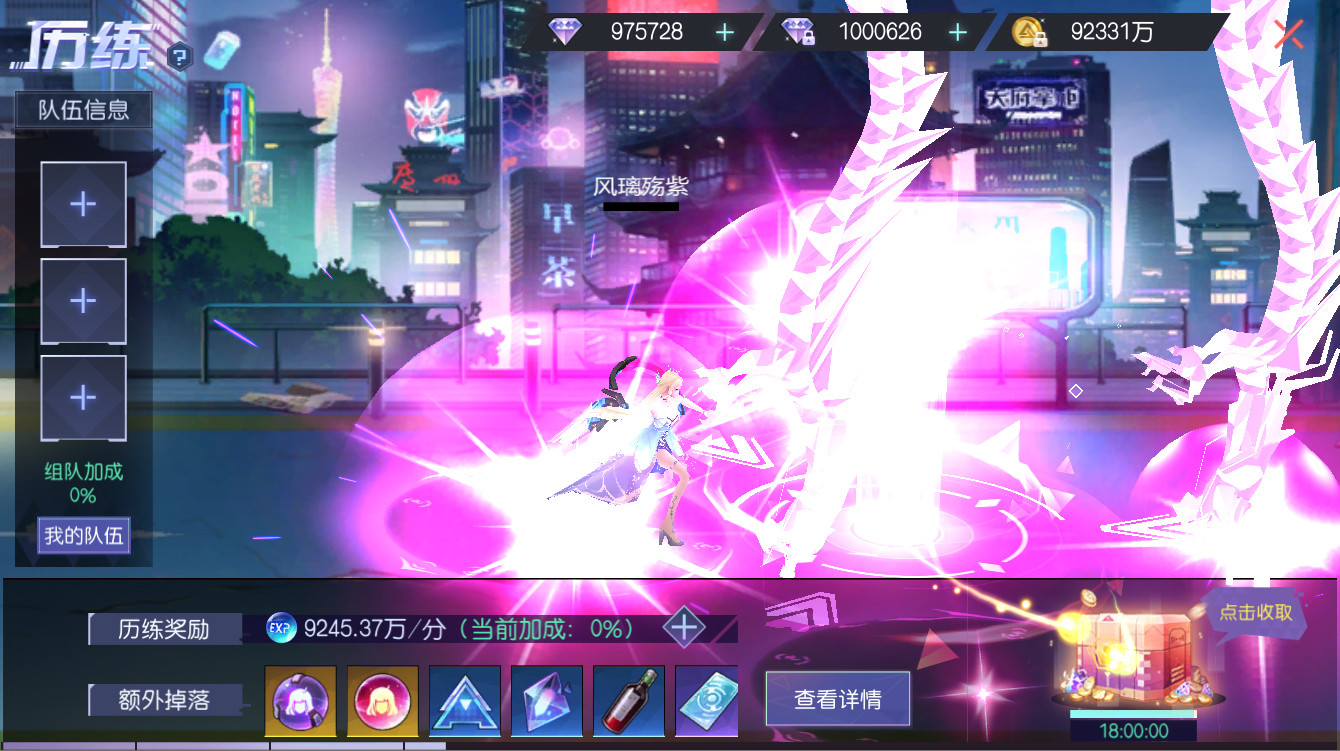Screen dimensions: 1340x751
Task: Expand the second empty teammate slot
Action: pos(83,300)
